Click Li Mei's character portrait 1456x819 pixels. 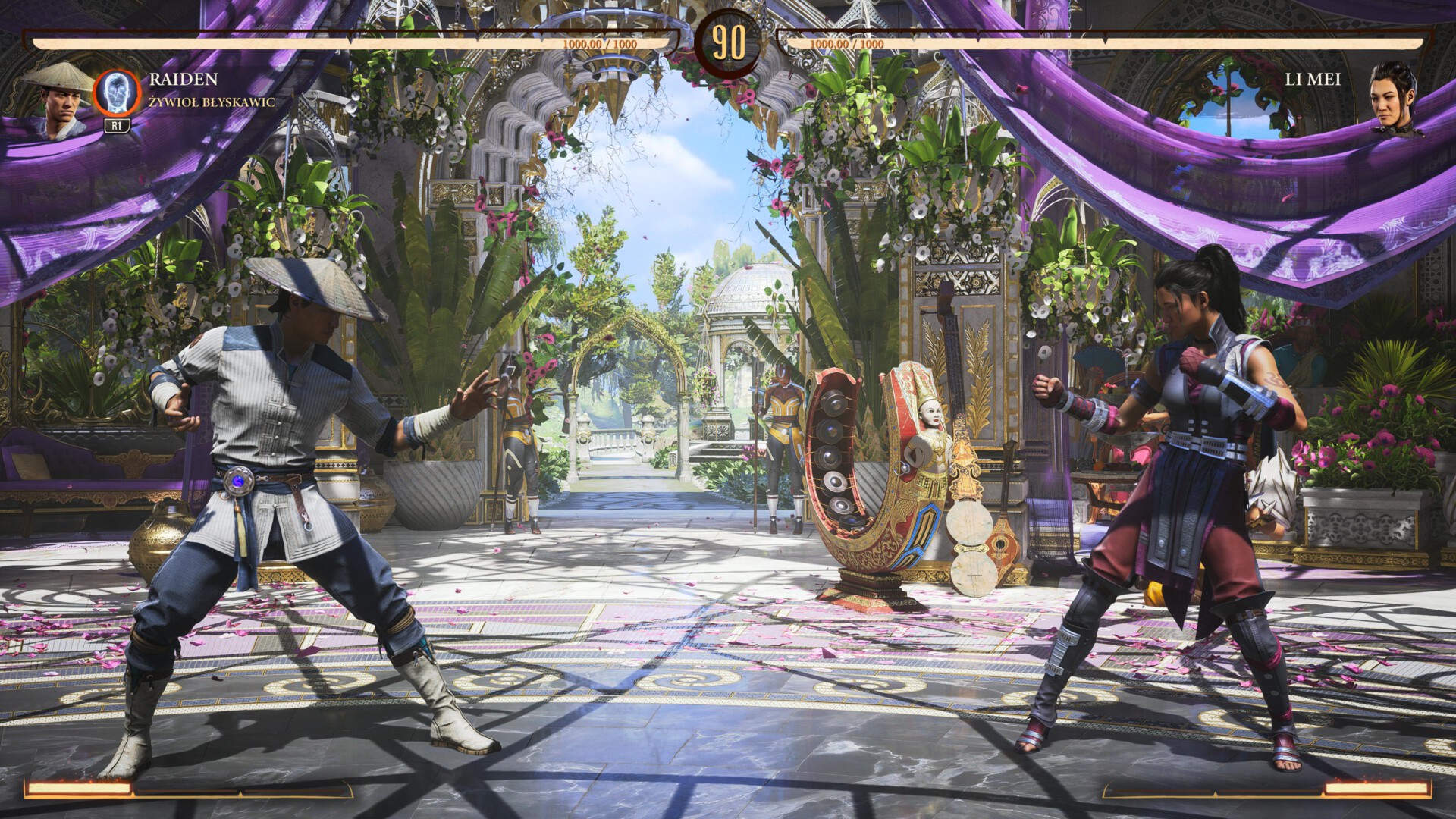click(x=1396, y=99)
